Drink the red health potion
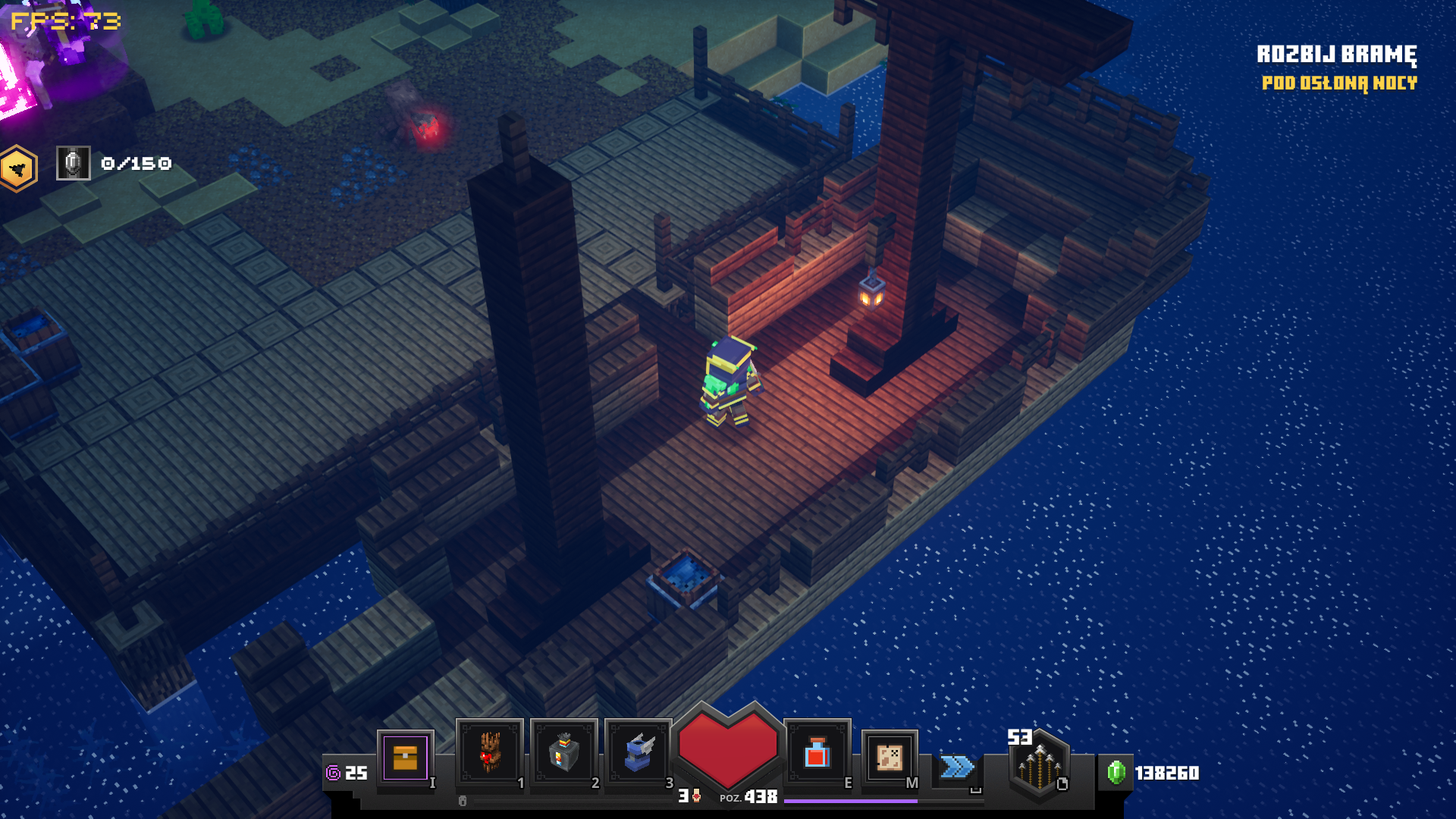The width and height of the screenshot is (1456, 819). (817, 753)
